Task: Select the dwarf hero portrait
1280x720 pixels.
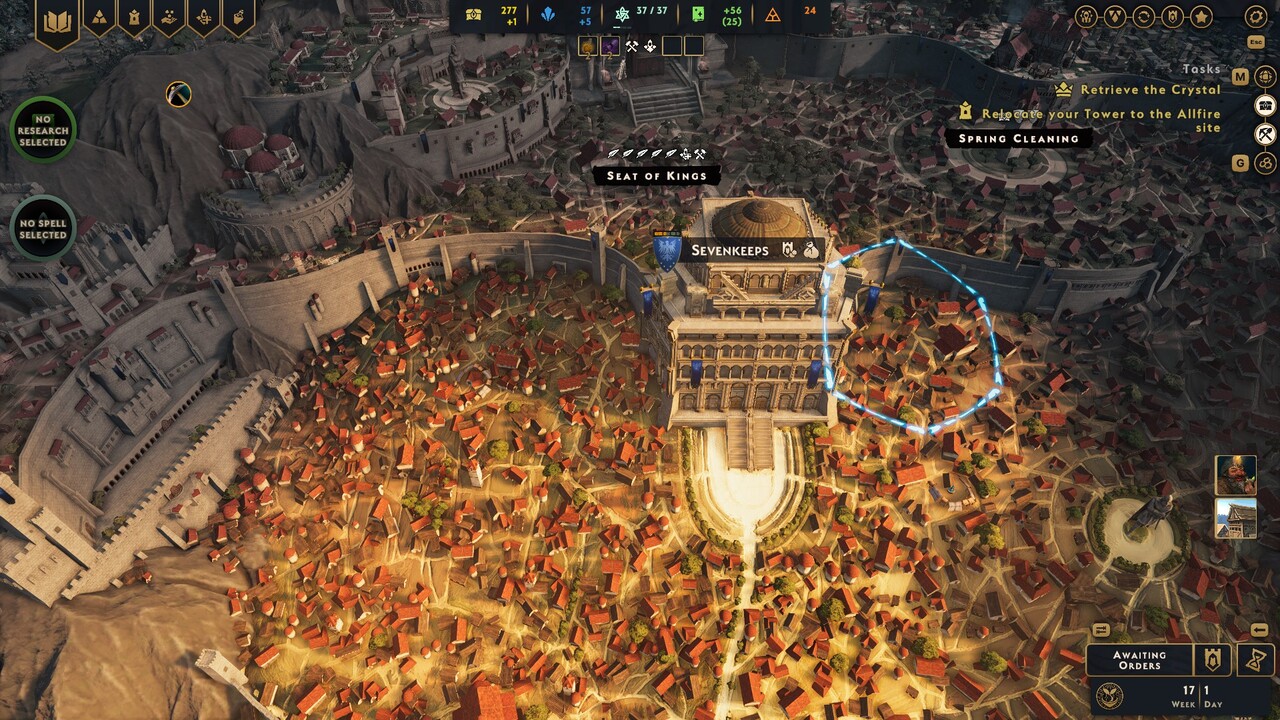Action: pos(1236,475)
